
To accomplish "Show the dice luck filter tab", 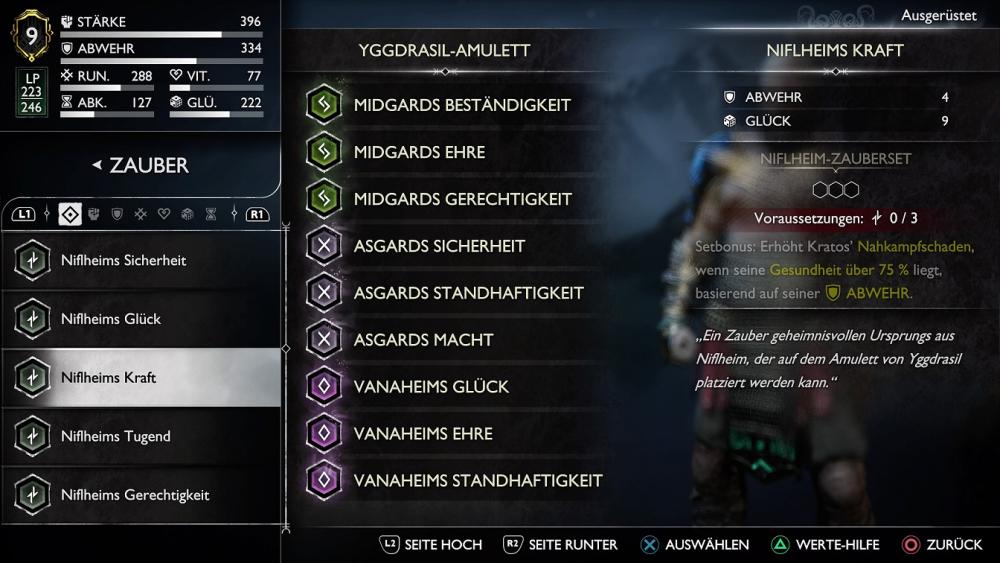I will (187, 214).
